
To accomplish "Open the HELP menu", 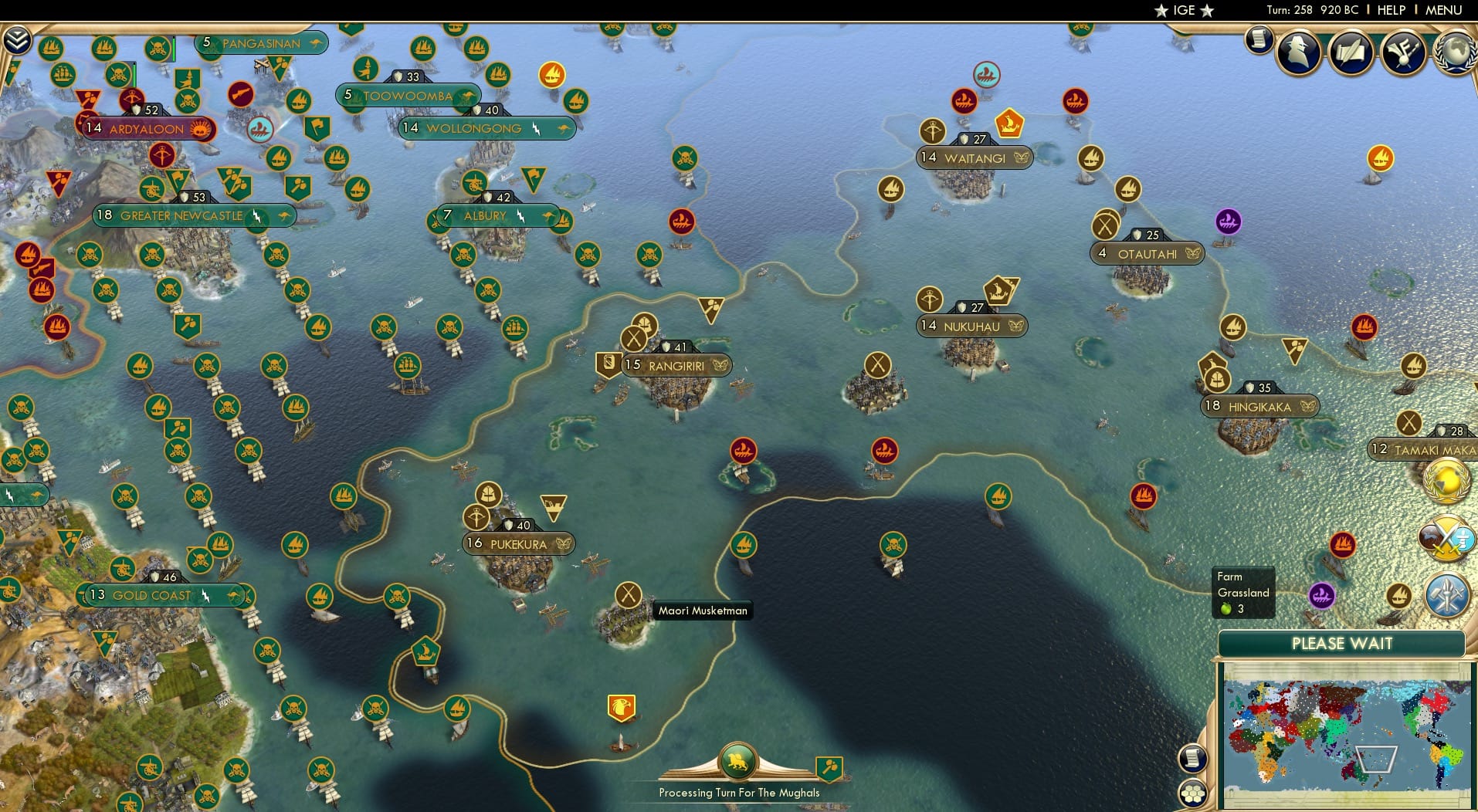I will click(1390, 10).
